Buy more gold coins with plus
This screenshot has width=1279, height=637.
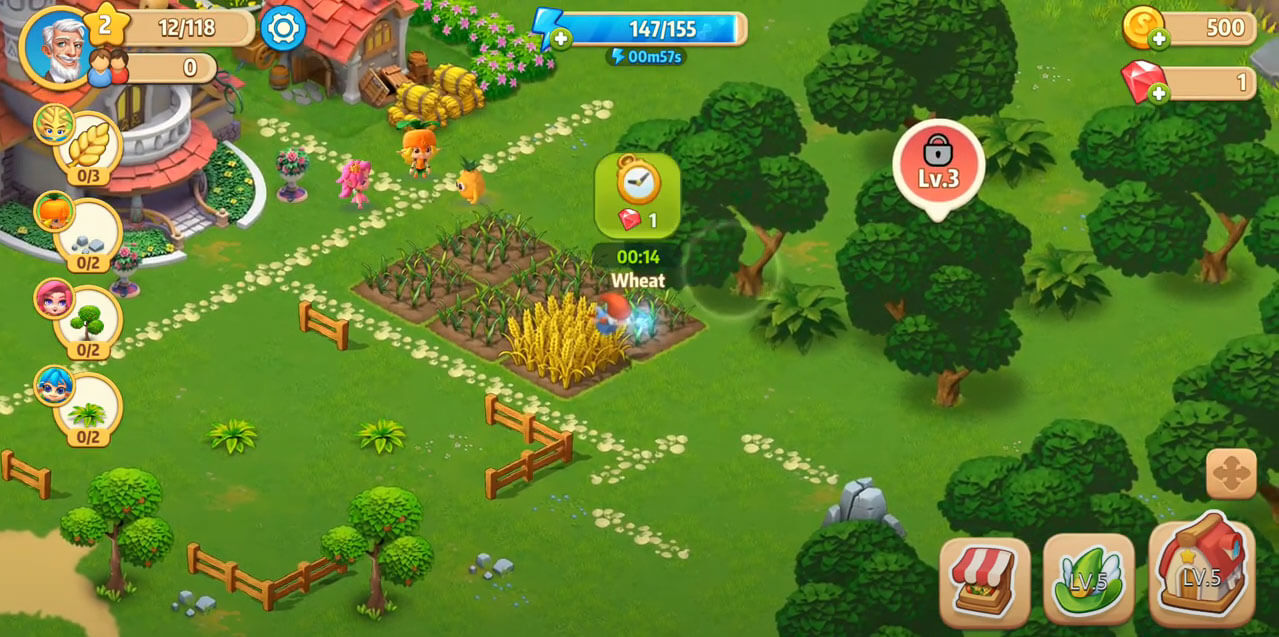click(x=1159, y=40)
